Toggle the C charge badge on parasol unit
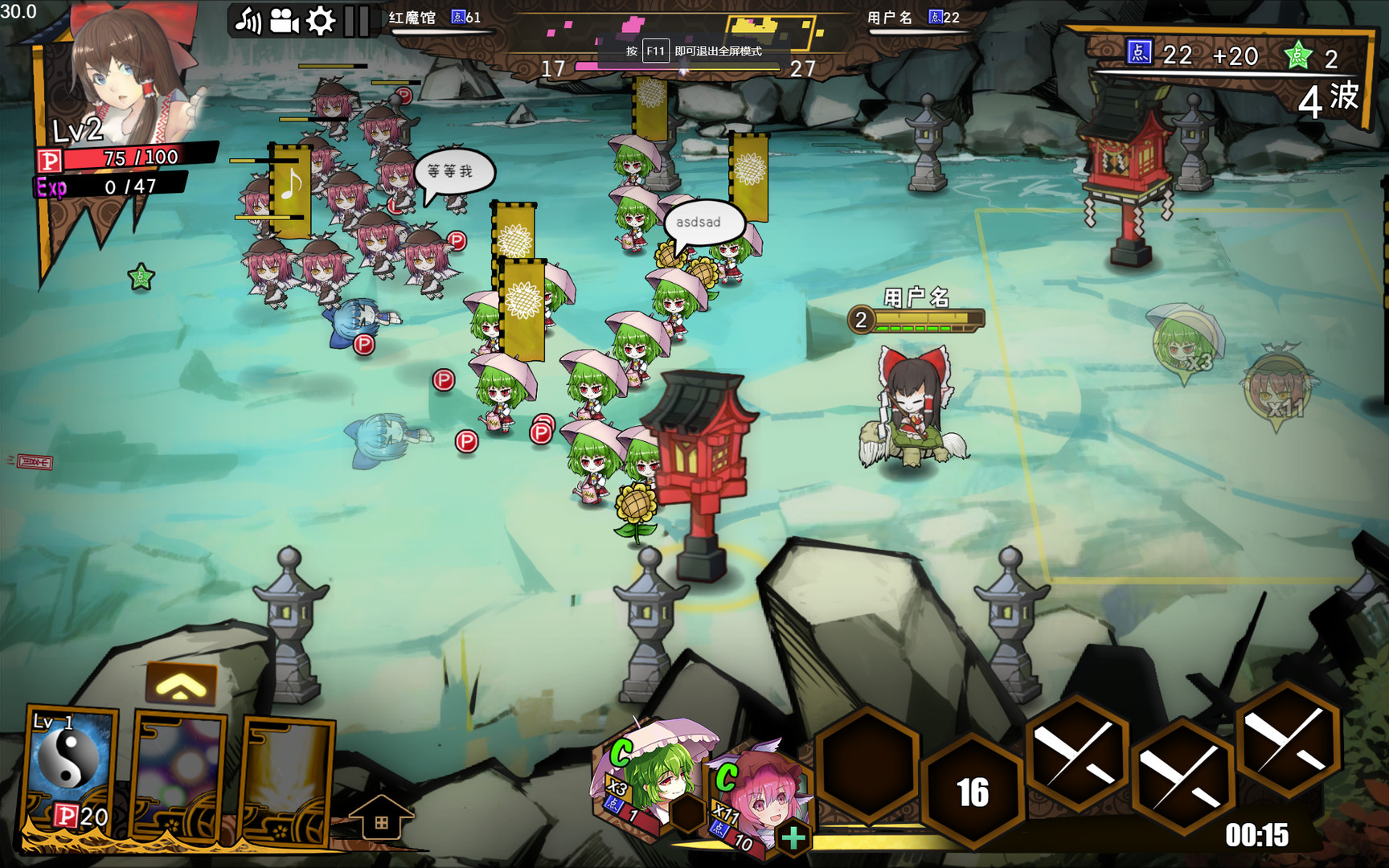 coord(620,753)
